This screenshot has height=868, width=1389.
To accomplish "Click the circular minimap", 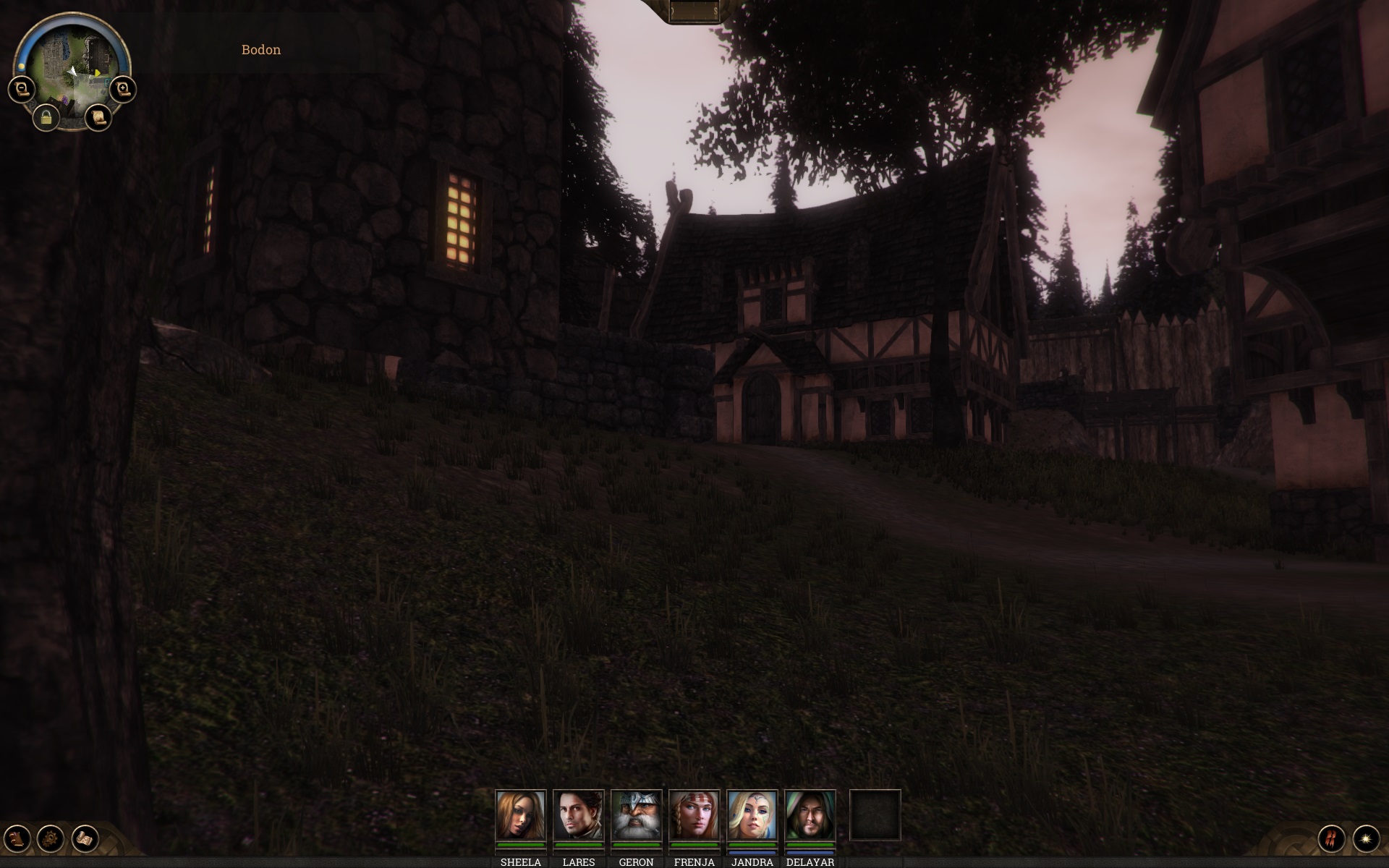I will coord(72,67).
